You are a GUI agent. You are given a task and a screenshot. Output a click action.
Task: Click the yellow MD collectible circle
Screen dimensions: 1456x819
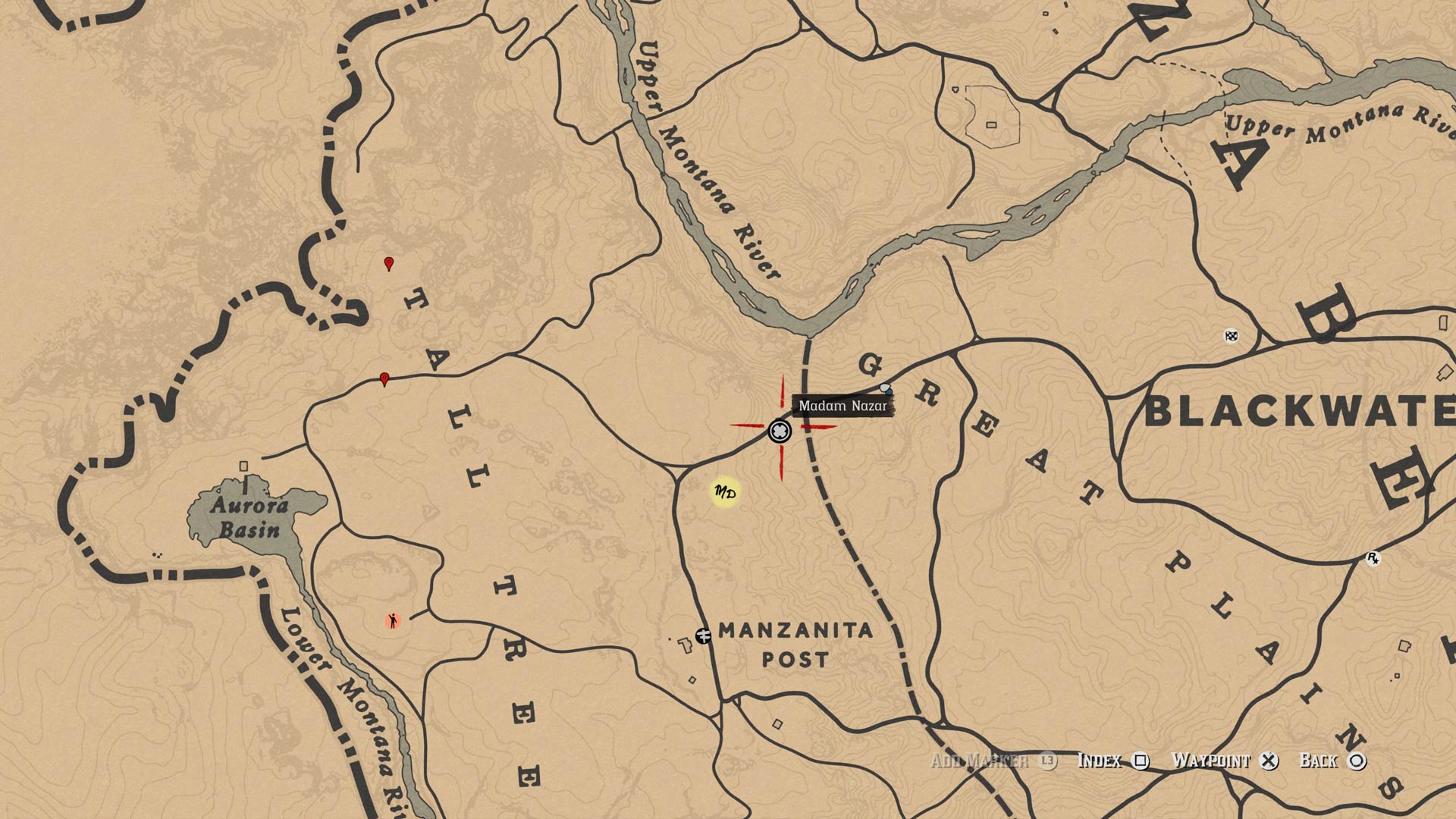(724, 492)
